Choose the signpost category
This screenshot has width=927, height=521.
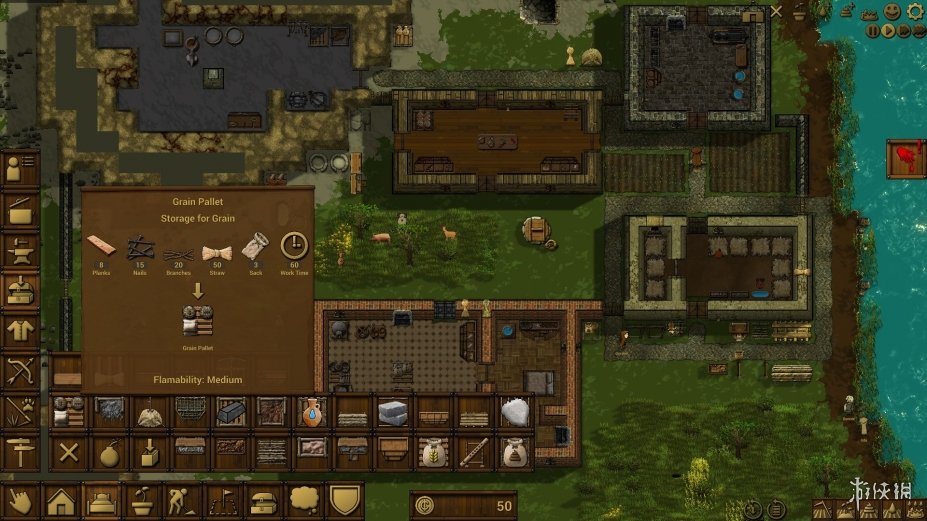(x=20, y=451)
